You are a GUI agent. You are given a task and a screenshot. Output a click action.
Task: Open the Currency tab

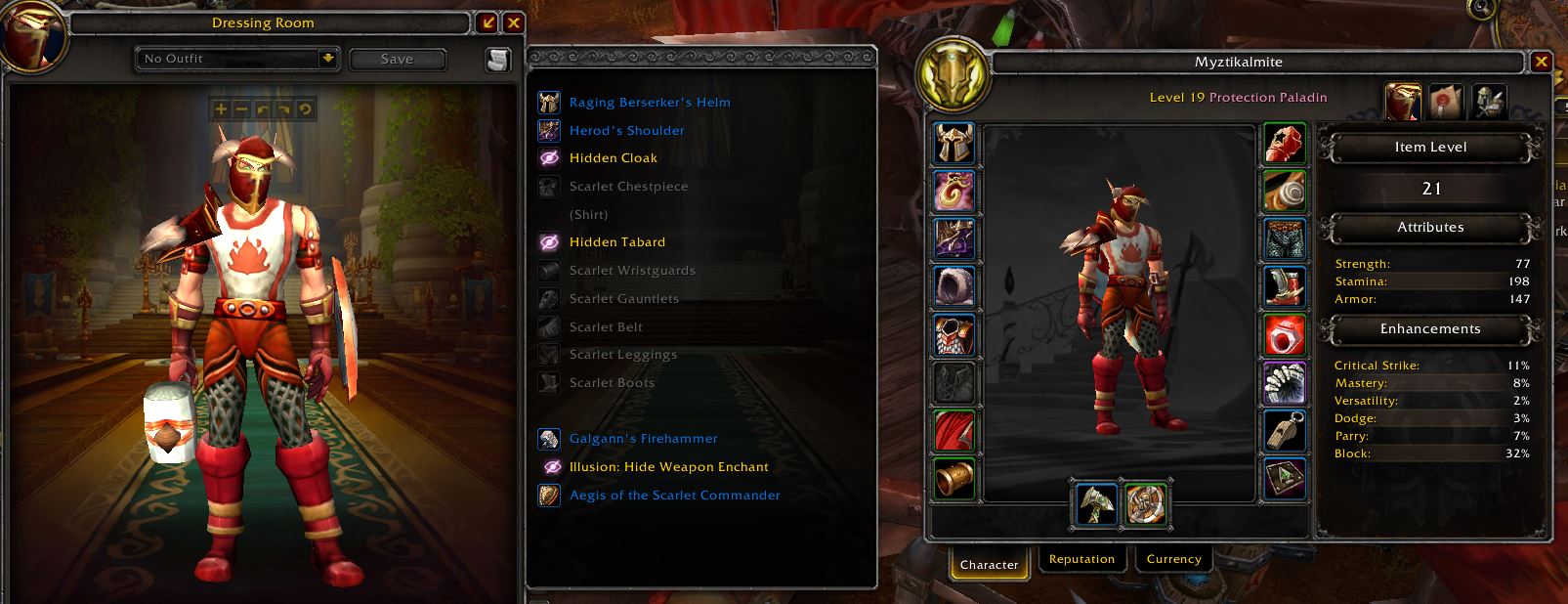pos(1173,560)
